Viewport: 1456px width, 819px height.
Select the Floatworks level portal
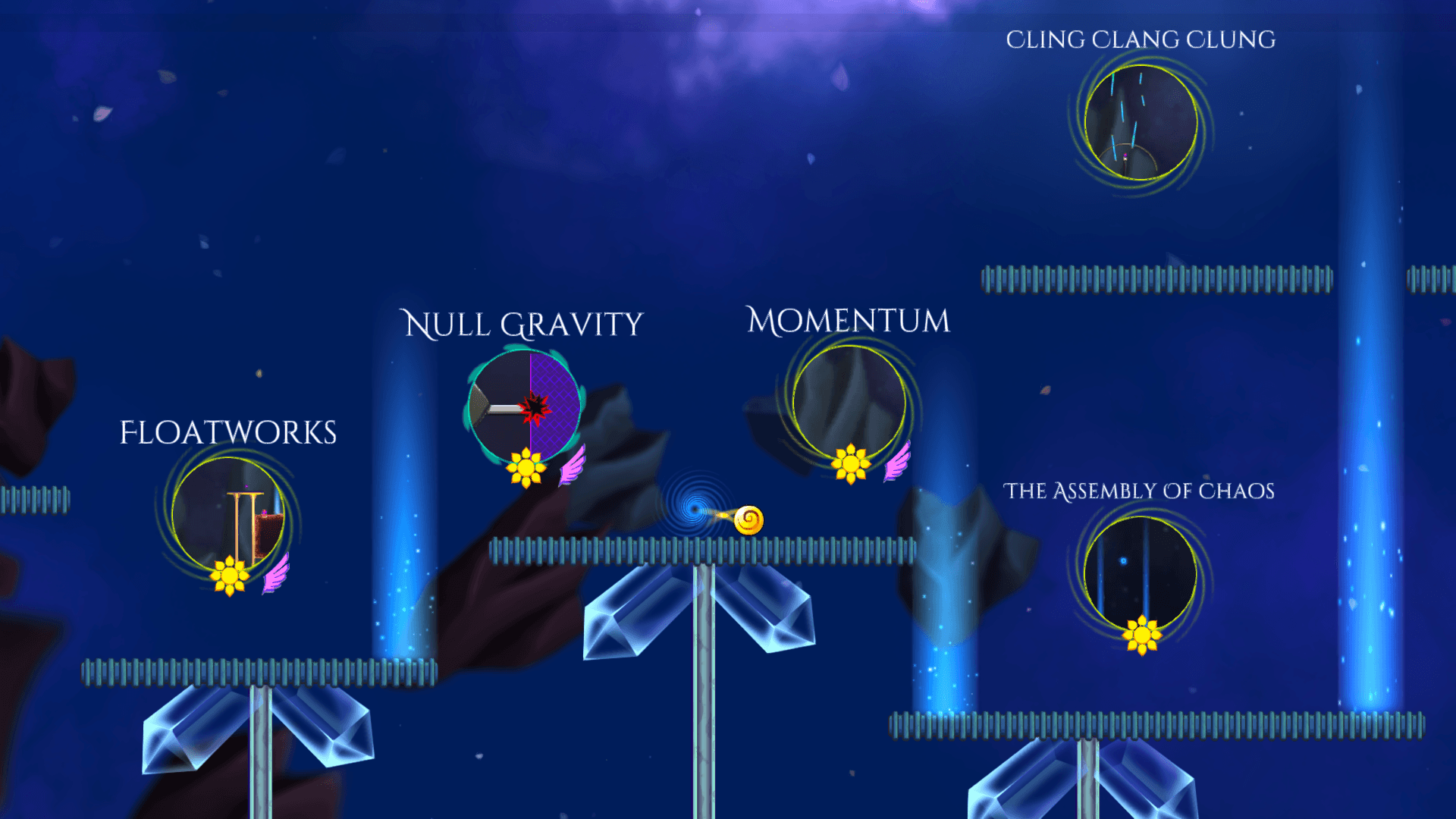[228, 515]
